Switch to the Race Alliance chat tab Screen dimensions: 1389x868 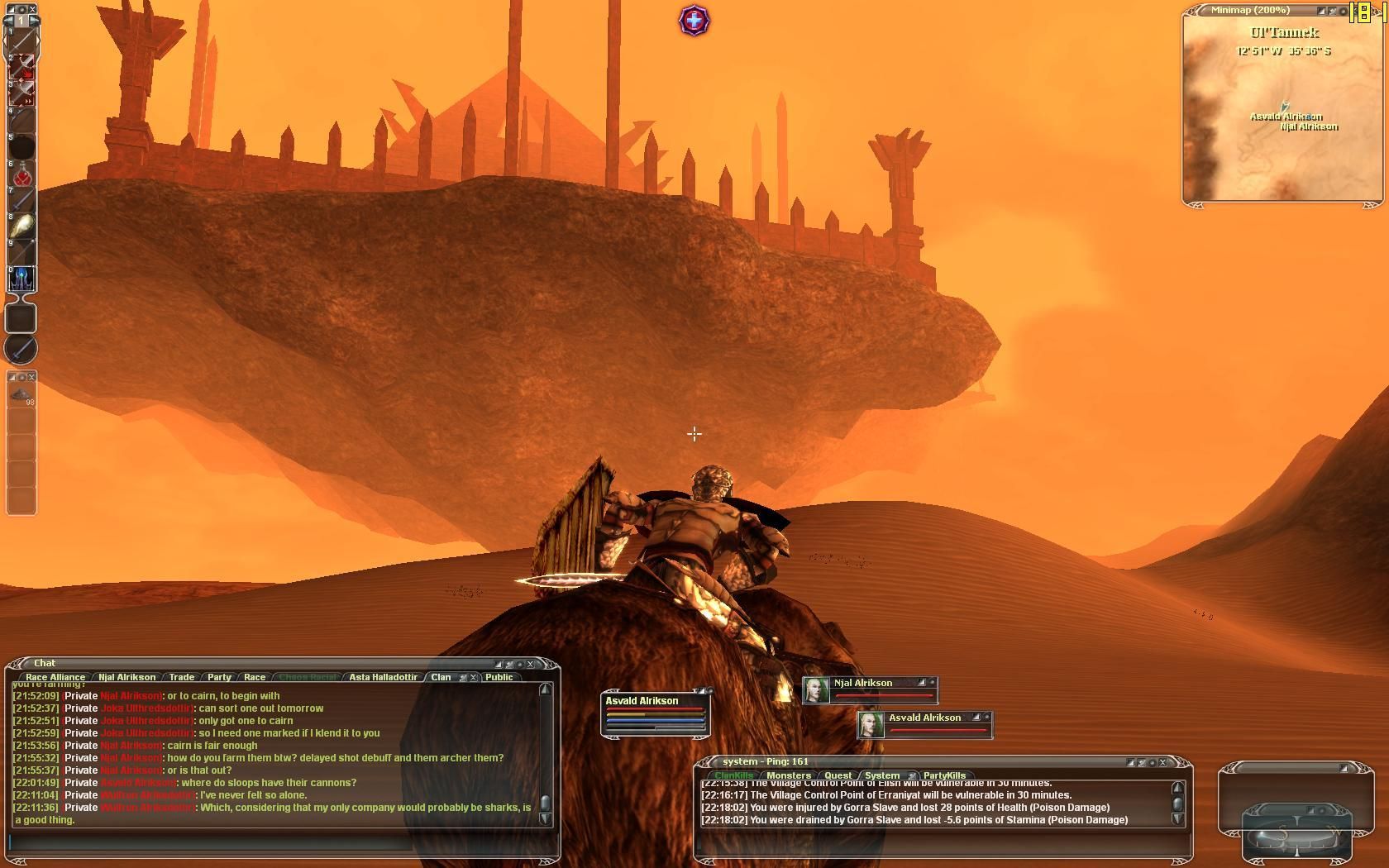55,677
